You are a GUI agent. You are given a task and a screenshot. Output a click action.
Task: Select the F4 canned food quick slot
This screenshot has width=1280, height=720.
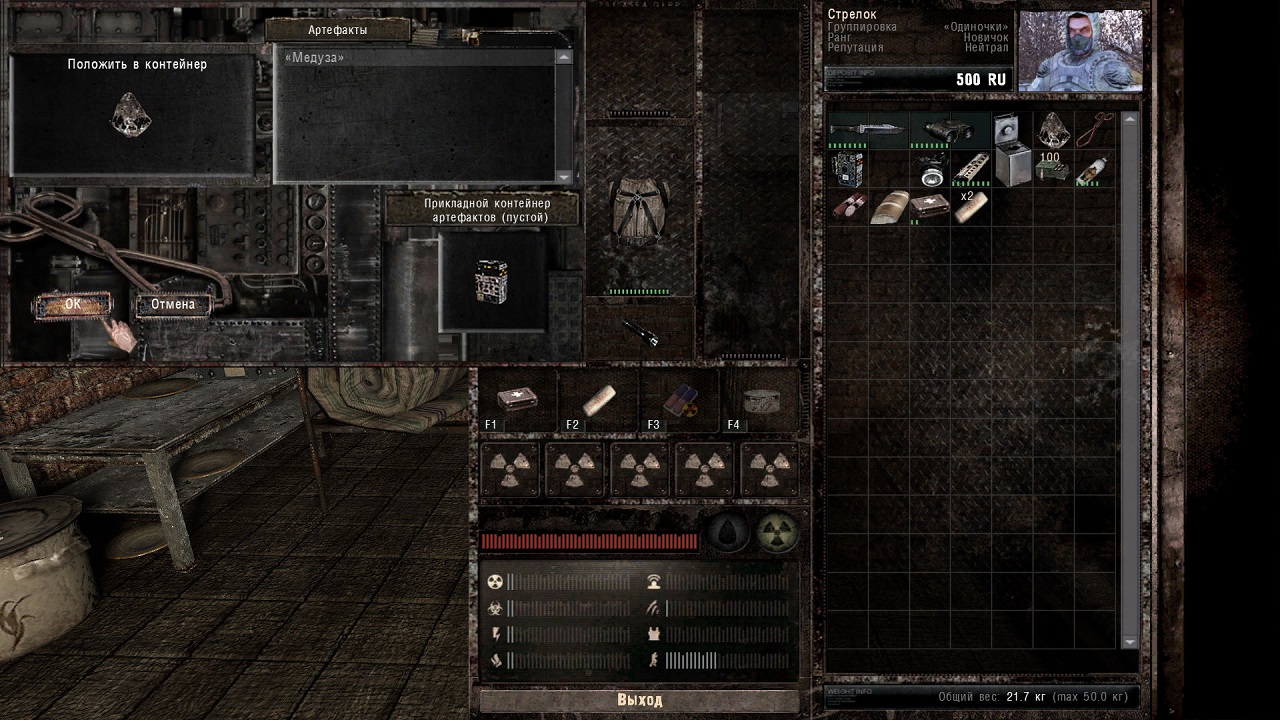[x=761, y=400]
